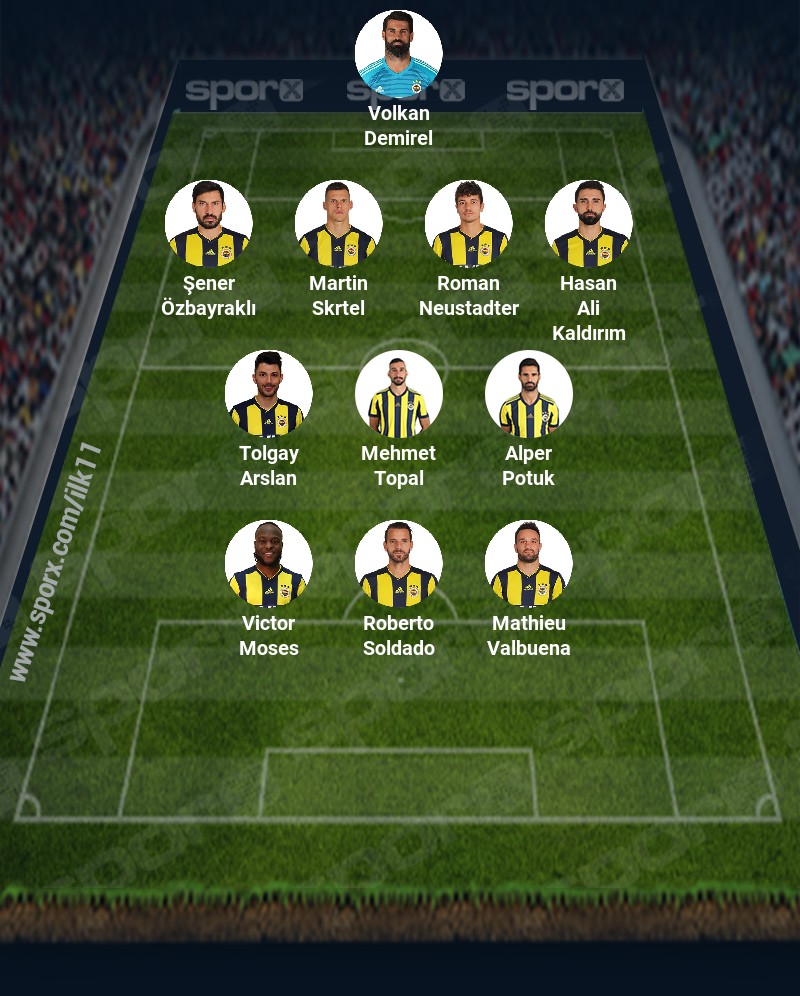Select Roman Neustadter in the defense line
This screenshot has height=996, width=800.
468,223
